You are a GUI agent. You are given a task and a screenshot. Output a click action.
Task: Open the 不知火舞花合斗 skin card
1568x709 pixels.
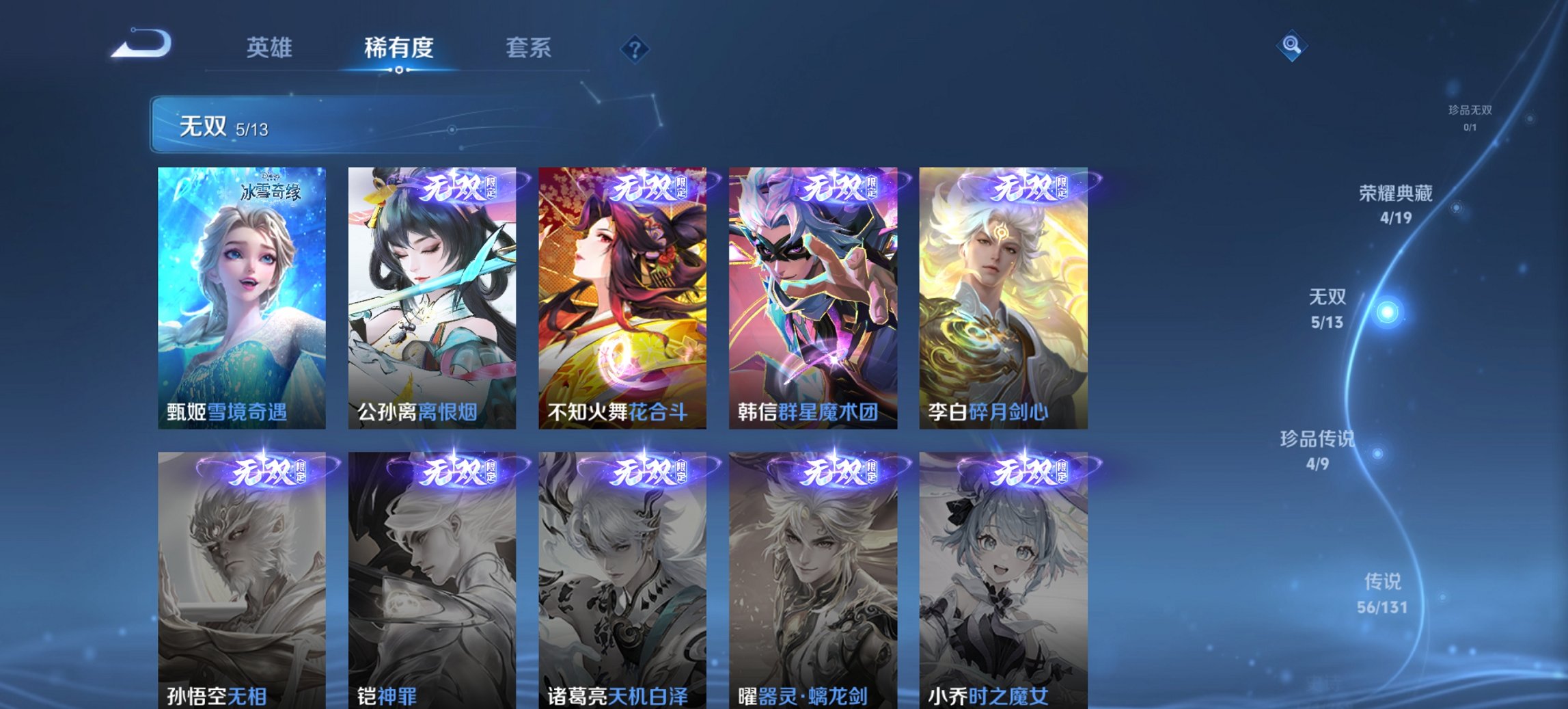point(623,294)
